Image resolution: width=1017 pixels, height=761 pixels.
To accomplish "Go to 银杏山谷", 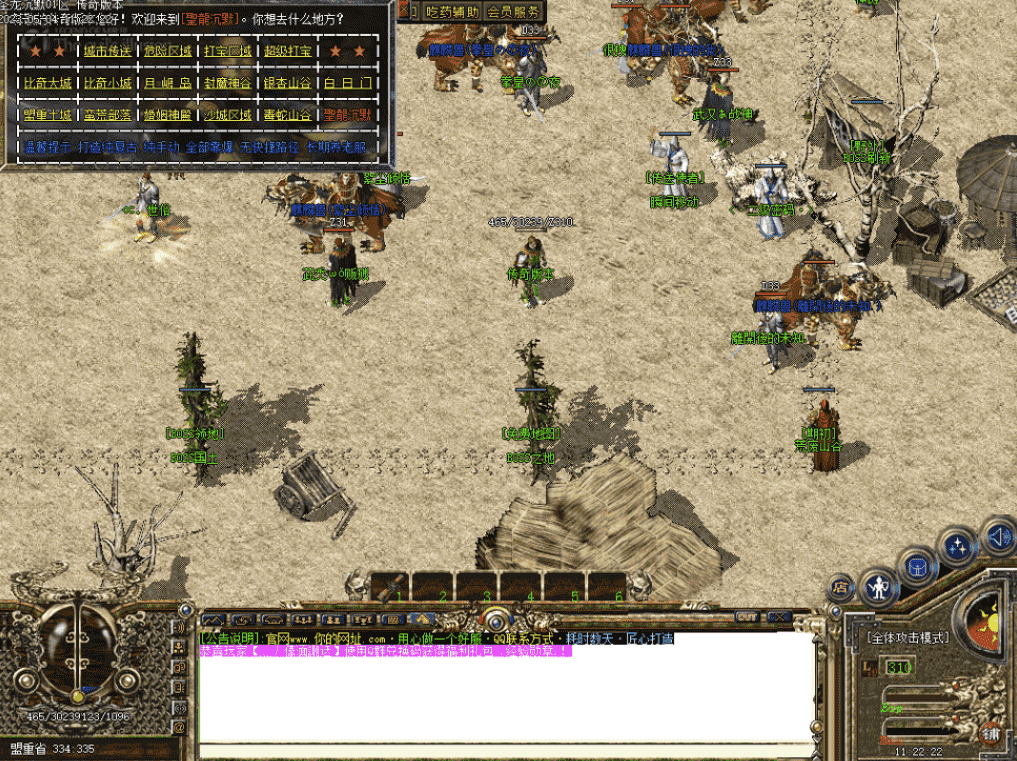I will point(288,83).
